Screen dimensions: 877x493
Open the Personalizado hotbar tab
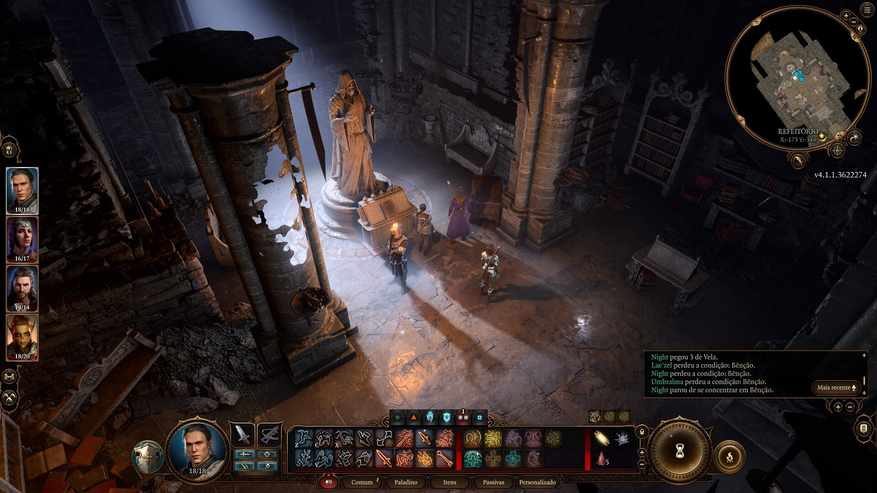click(x=537, y=482)
